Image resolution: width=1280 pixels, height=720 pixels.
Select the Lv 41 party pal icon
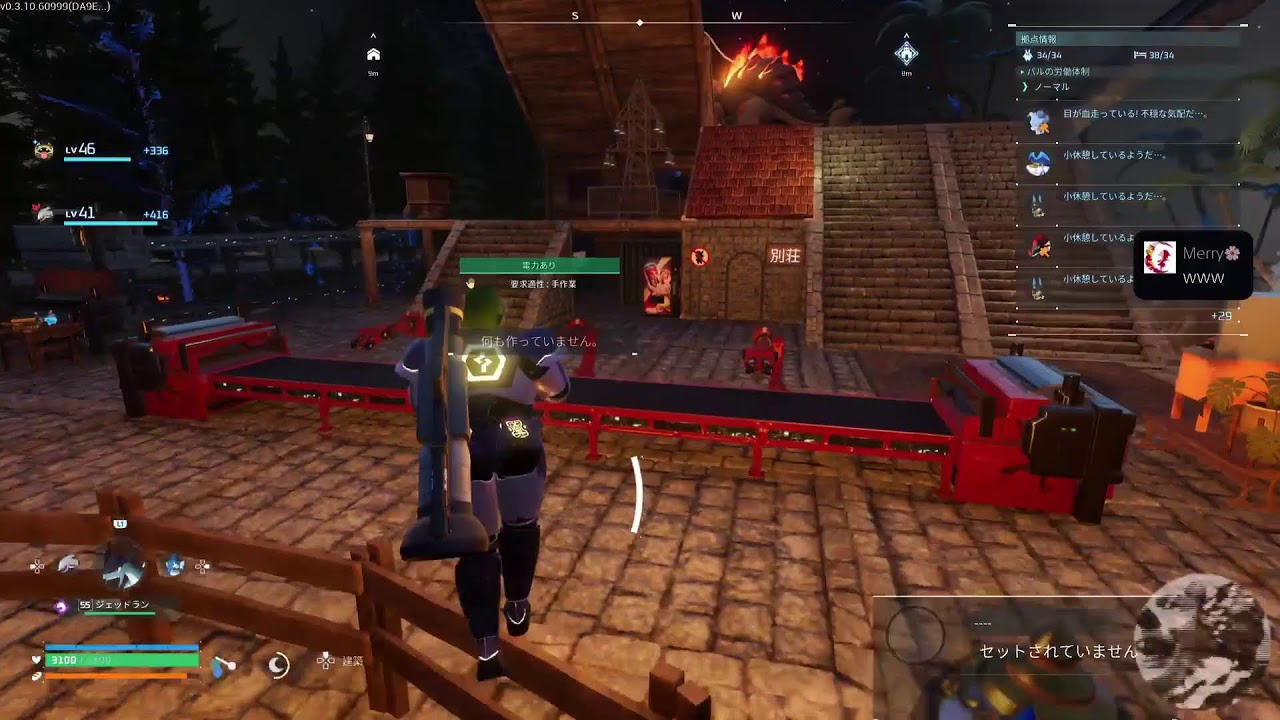[x=44, y=213]
